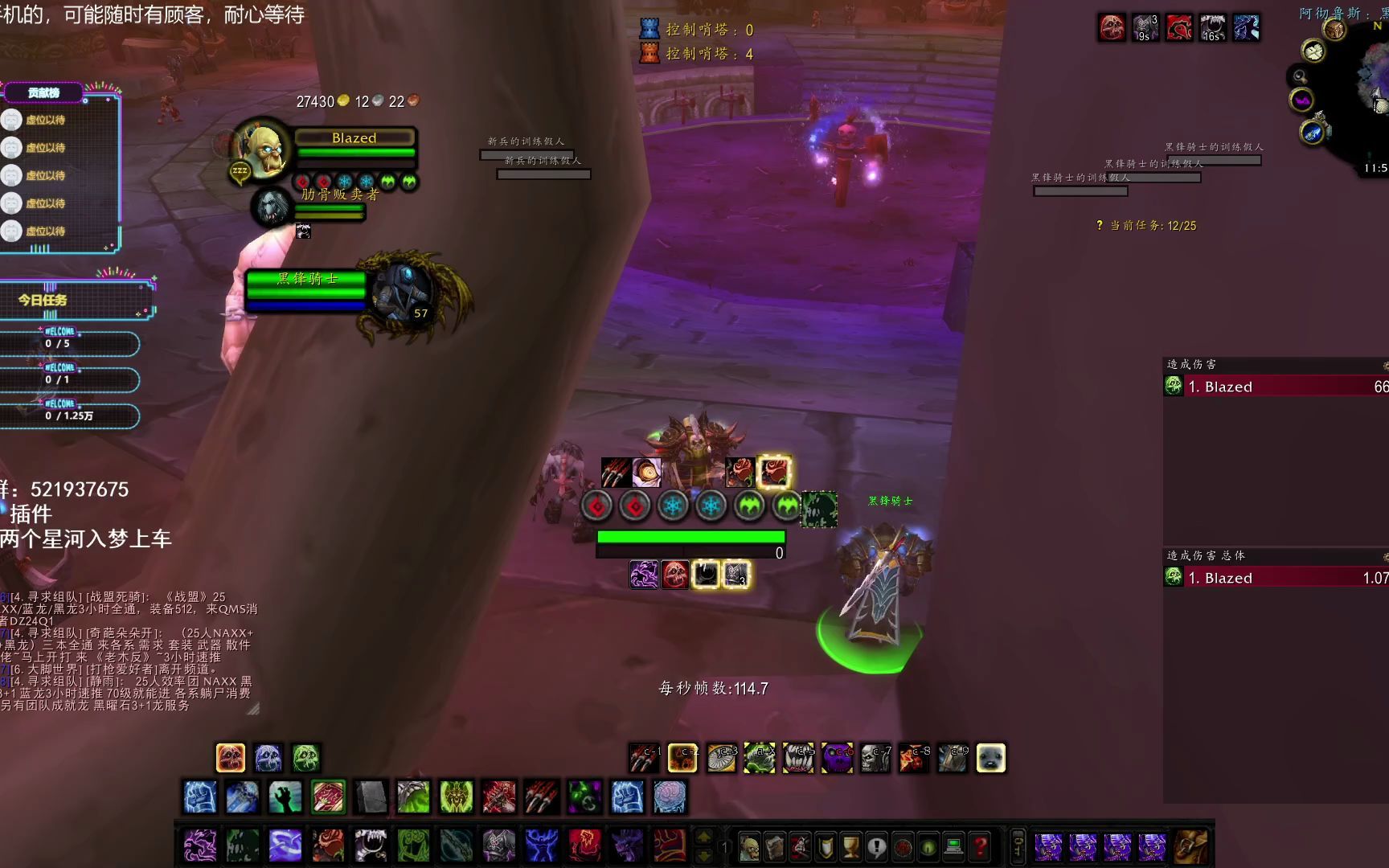Open the minimap tracking dropdown button

coord(1300,76)
